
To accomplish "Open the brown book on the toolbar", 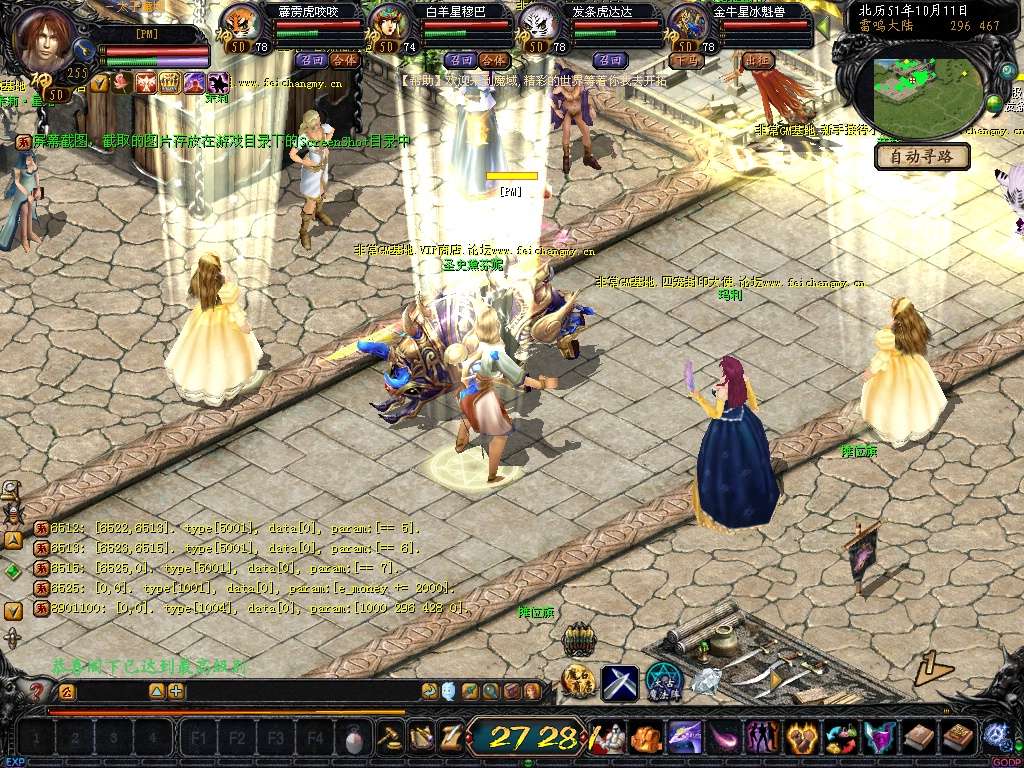I will (919, 738).
